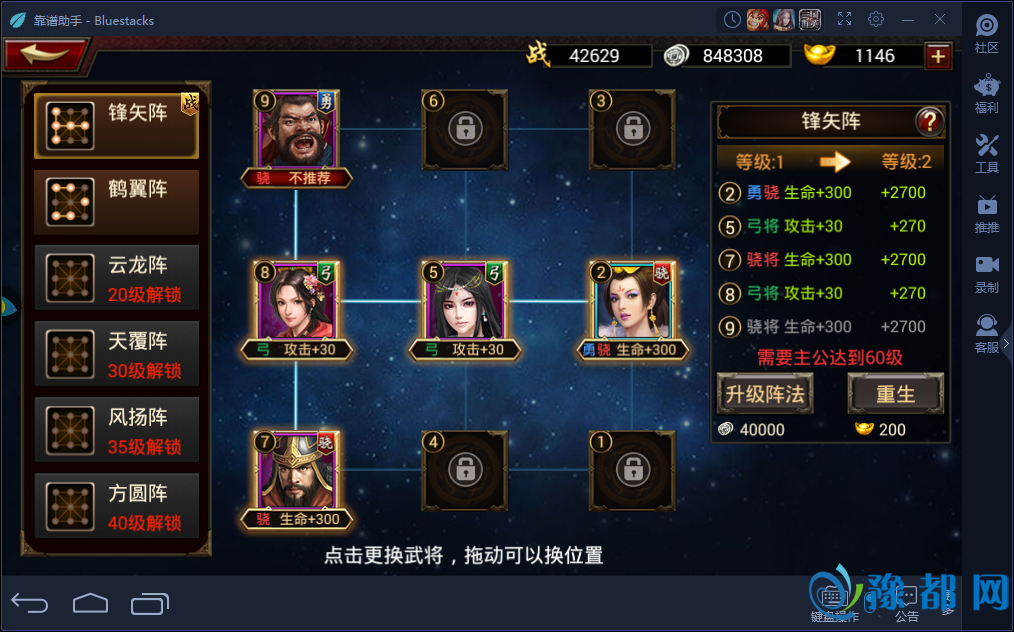Click the locked formation slot 6
This screenshot has height=632, width=1014.
coord(464,129)
